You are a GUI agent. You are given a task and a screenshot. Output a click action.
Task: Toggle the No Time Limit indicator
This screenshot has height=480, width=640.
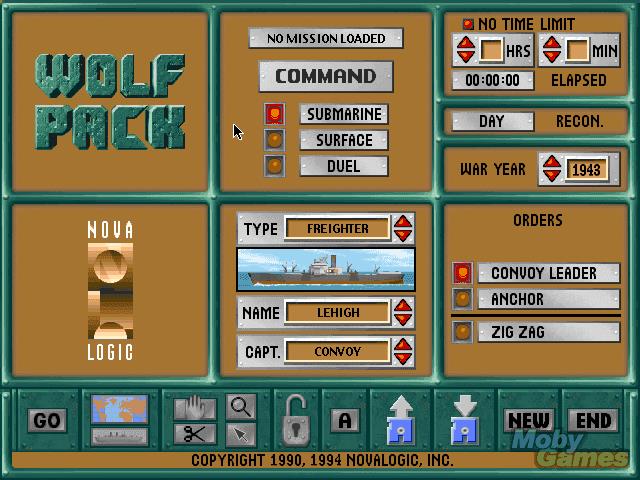click(467, 24)
